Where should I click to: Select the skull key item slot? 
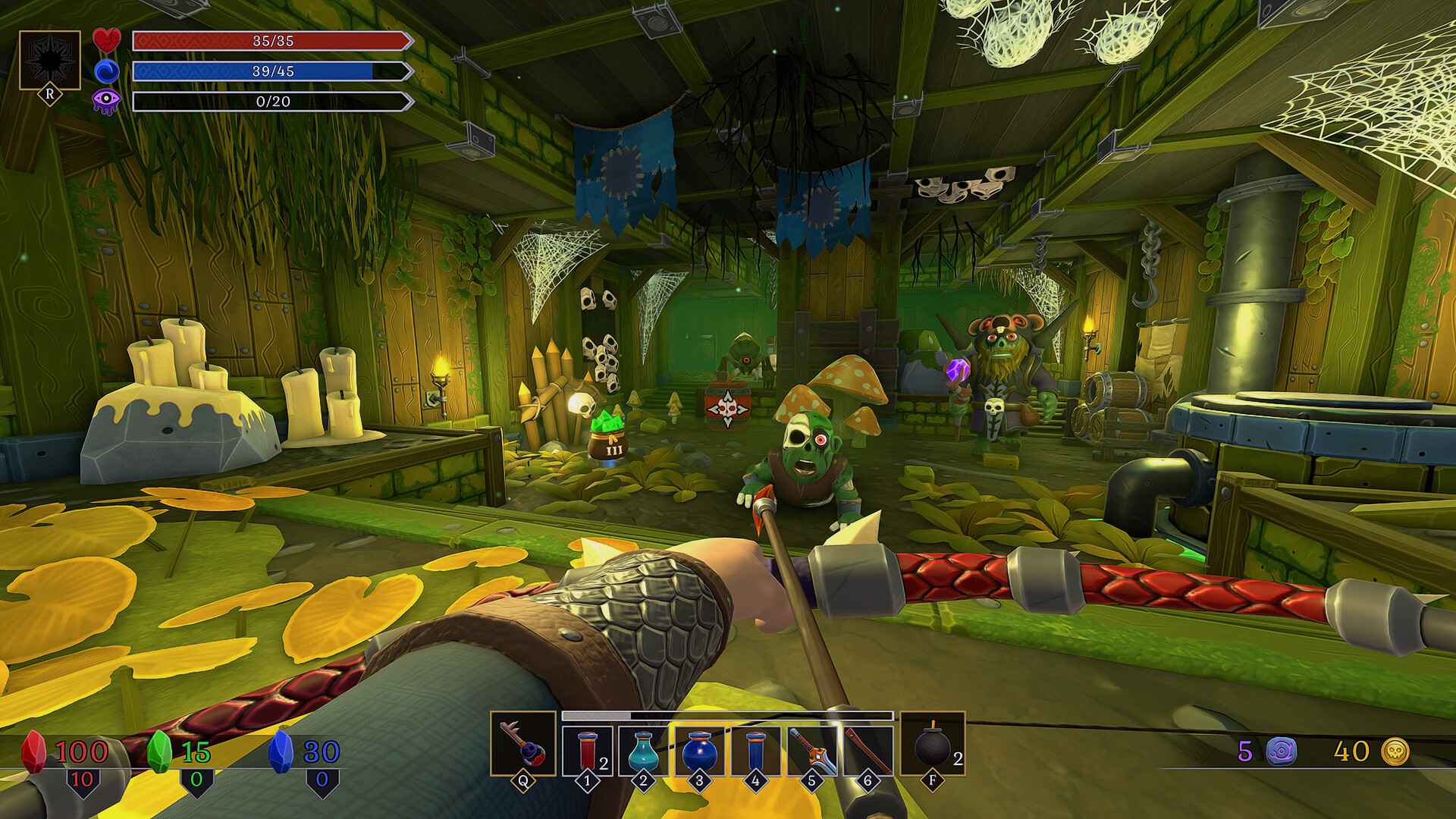coord(522,744)
